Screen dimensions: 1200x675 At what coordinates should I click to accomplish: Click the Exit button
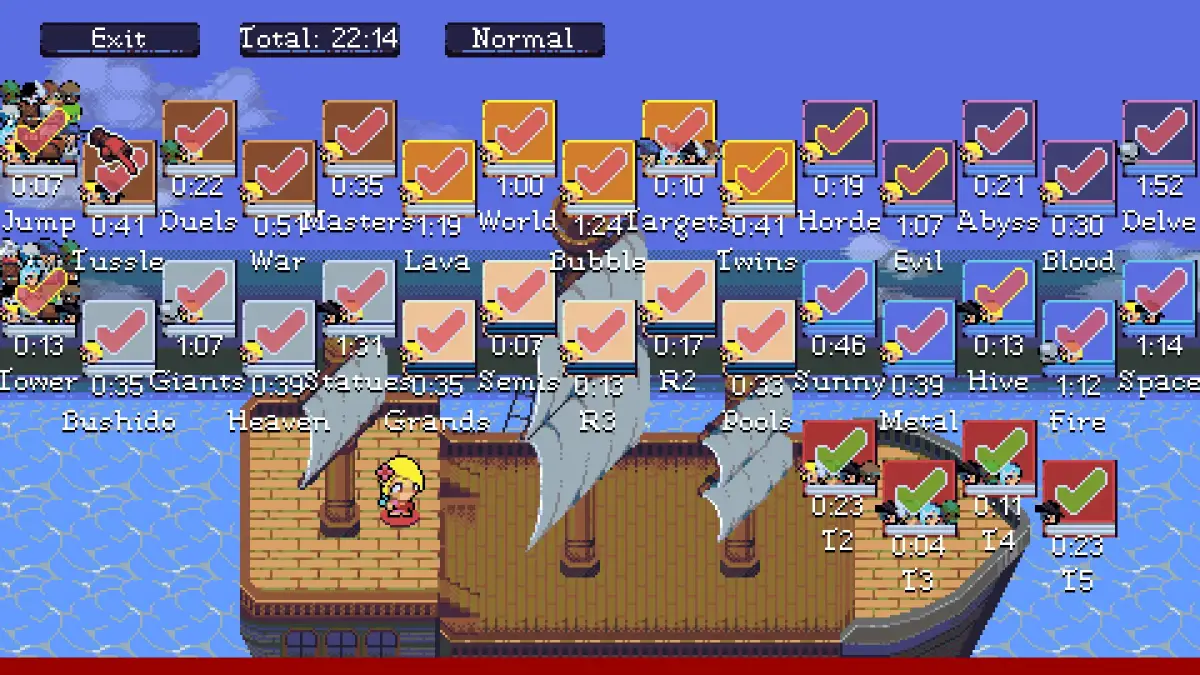[x=119, y=39]
